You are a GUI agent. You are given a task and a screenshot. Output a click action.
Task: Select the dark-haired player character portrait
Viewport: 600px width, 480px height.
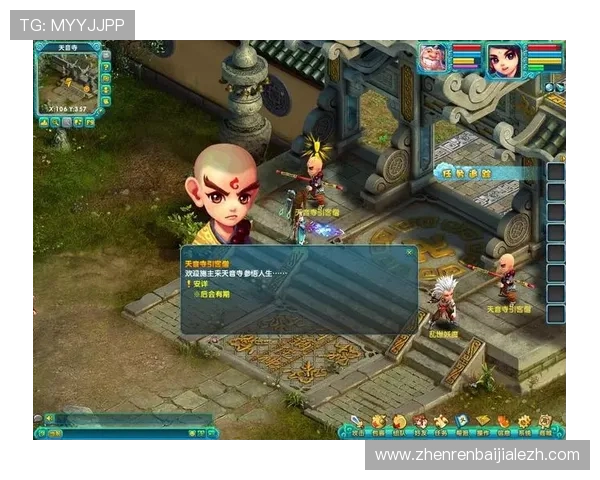(x=505, y=59)
